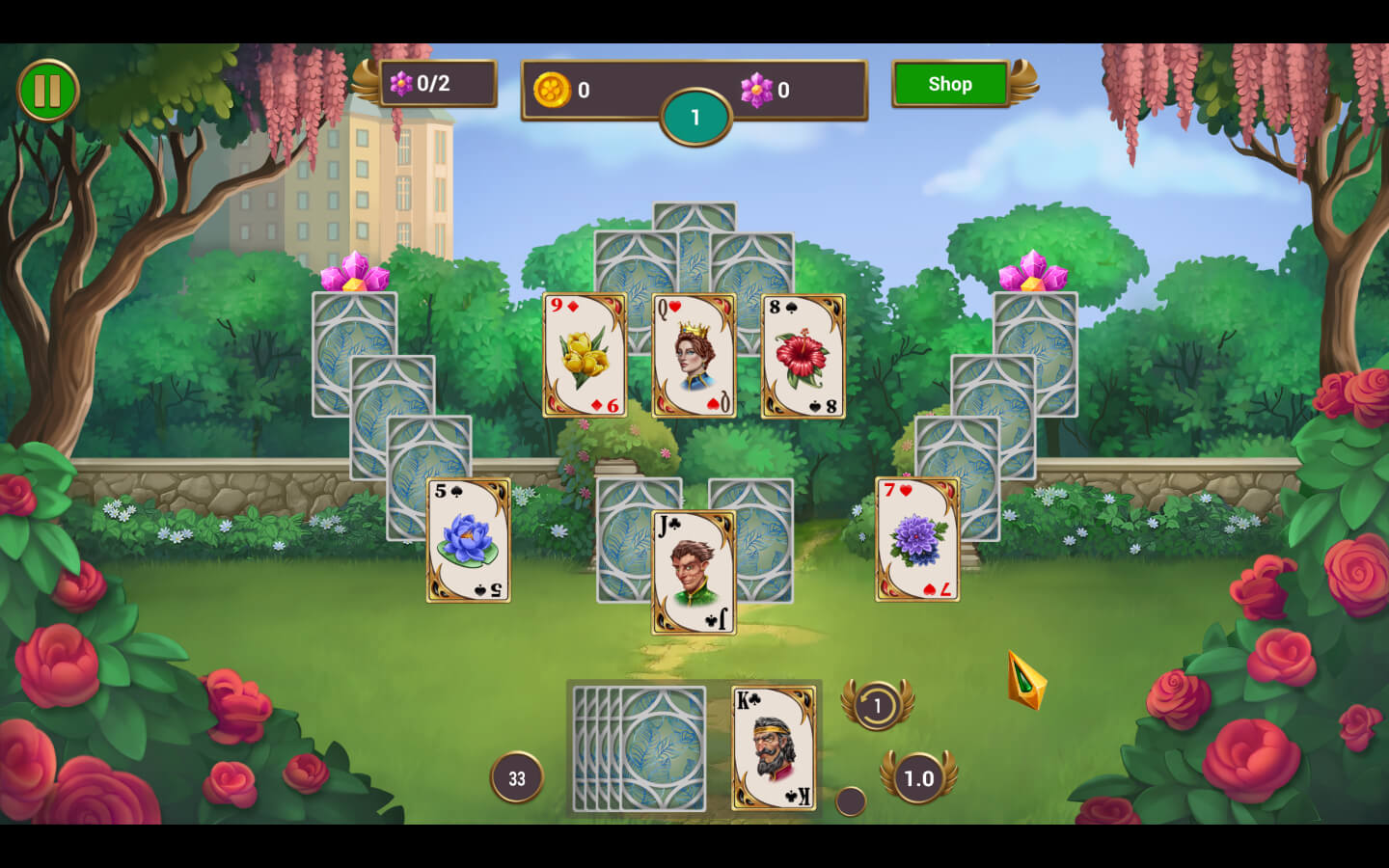Select the Jack of clubs card
1389x868 pixels.
click(x=694, y=572)
